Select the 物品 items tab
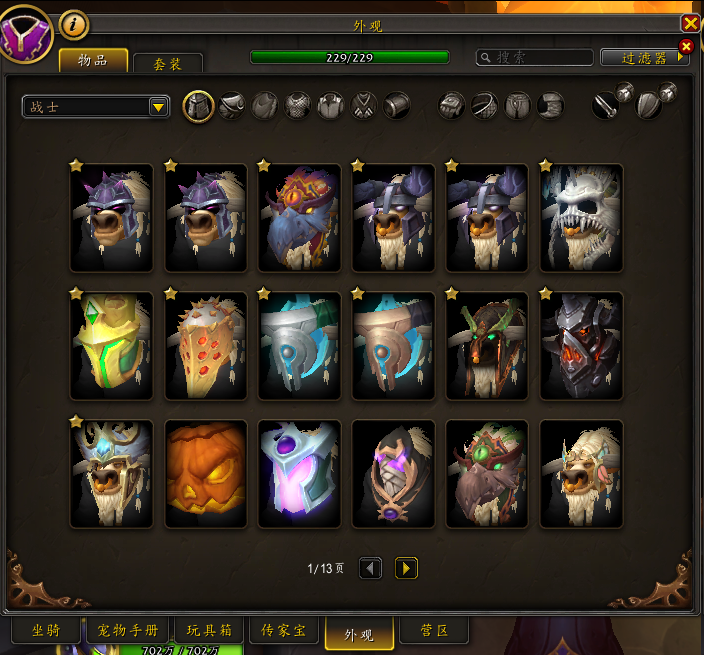Image resolution: width=704 pixels, height=655 pixels. [x=93, y=60]
